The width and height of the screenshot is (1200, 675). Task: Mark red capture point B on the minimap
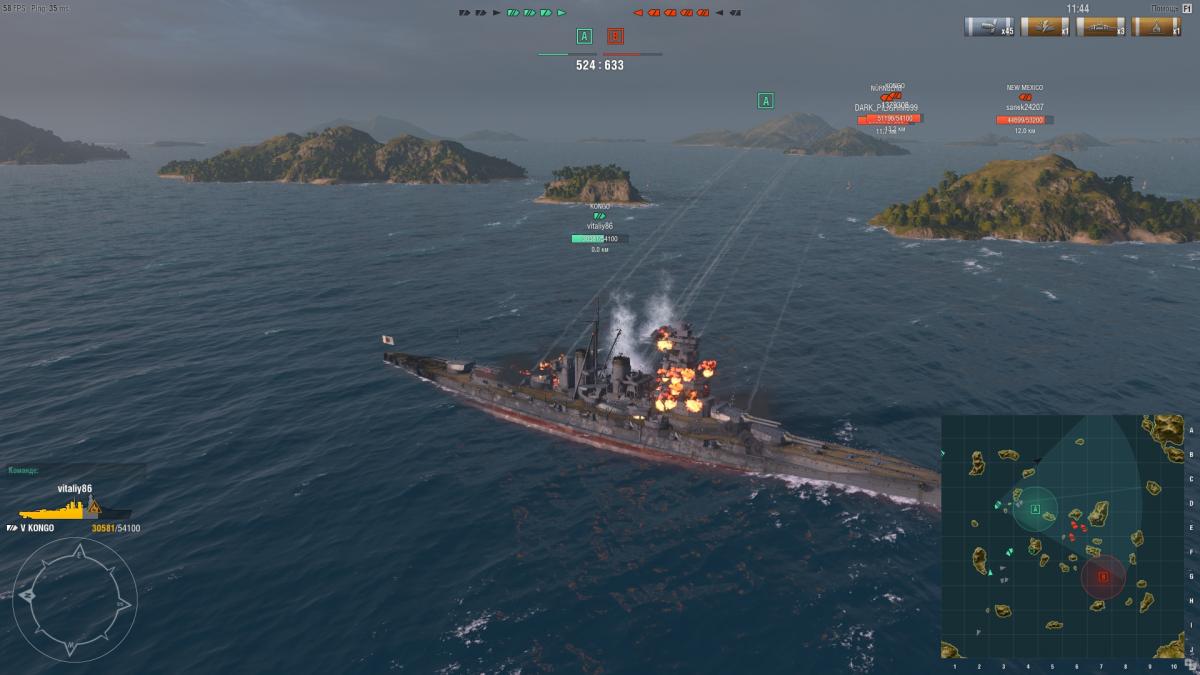click(1103, 577)
